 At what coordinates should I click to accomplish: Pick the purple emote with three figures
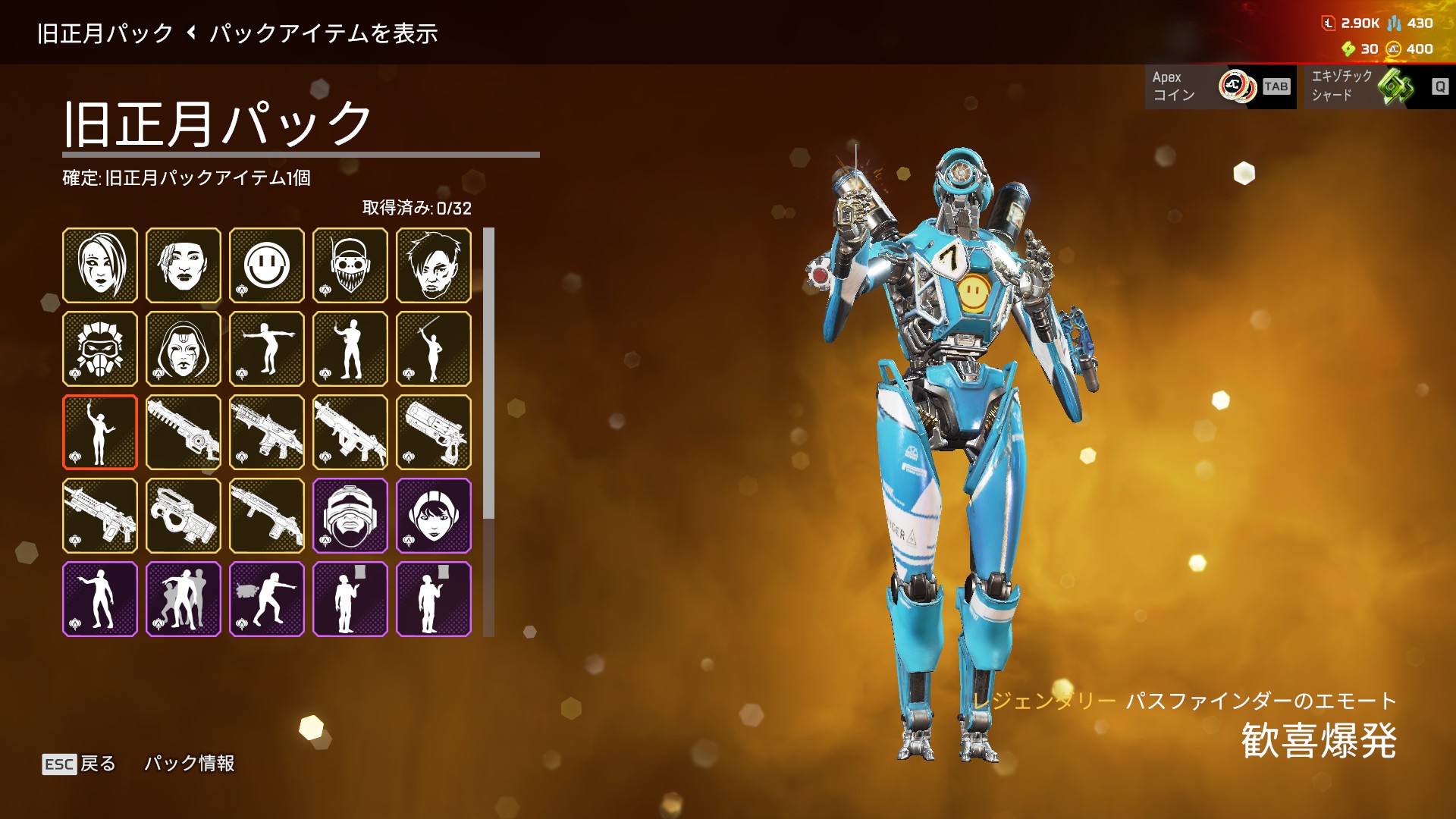[x=183, y=599]
